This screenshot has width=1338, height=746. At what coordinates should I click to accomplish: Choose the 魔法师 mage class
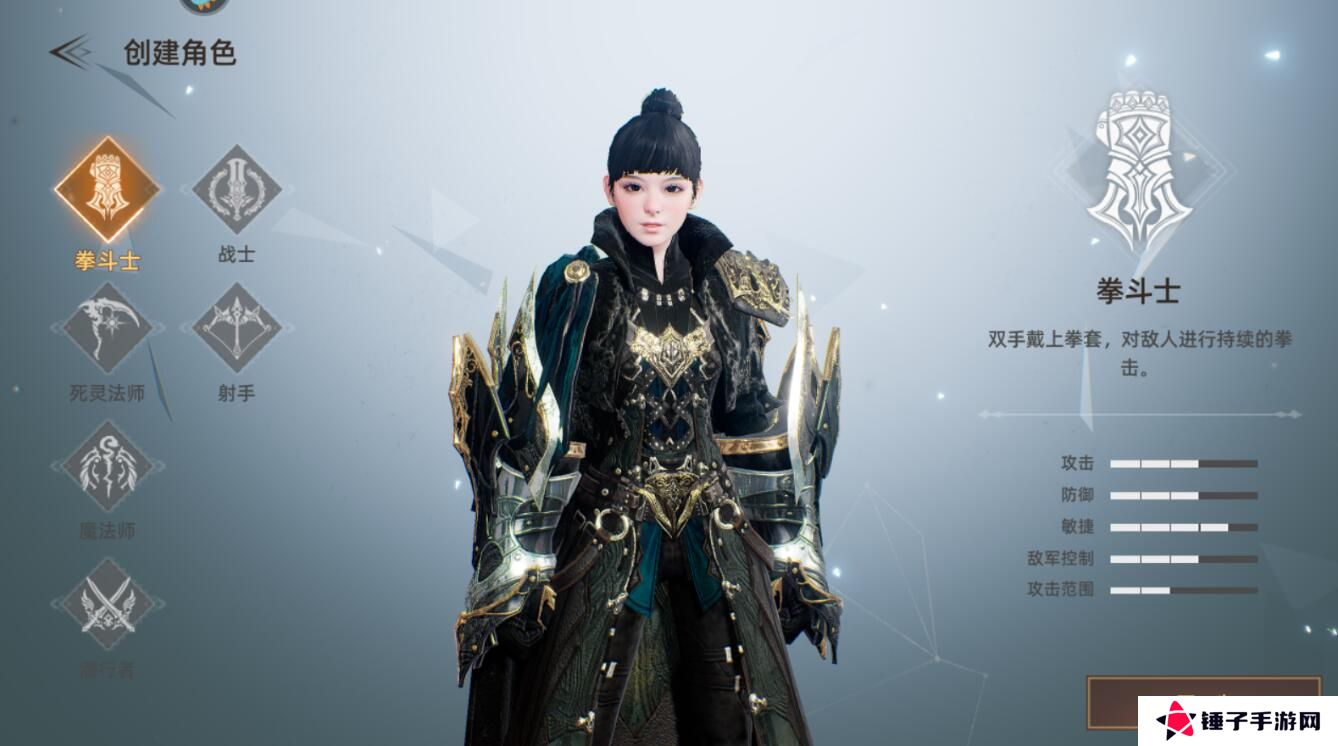tap(107, 466)
